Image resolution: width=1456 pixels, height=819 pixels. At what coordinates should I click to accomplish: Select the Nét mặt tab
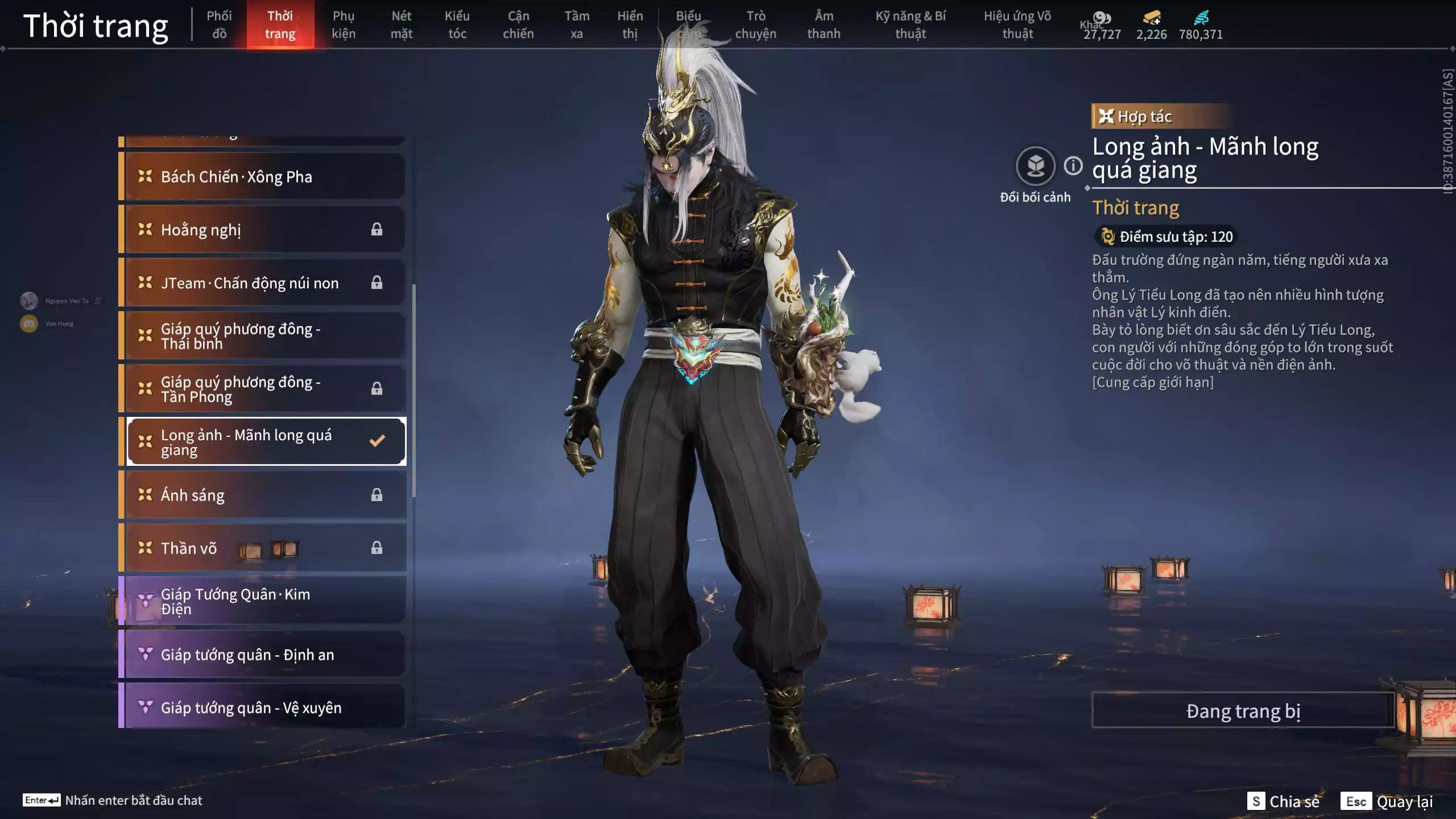[401, 24]
